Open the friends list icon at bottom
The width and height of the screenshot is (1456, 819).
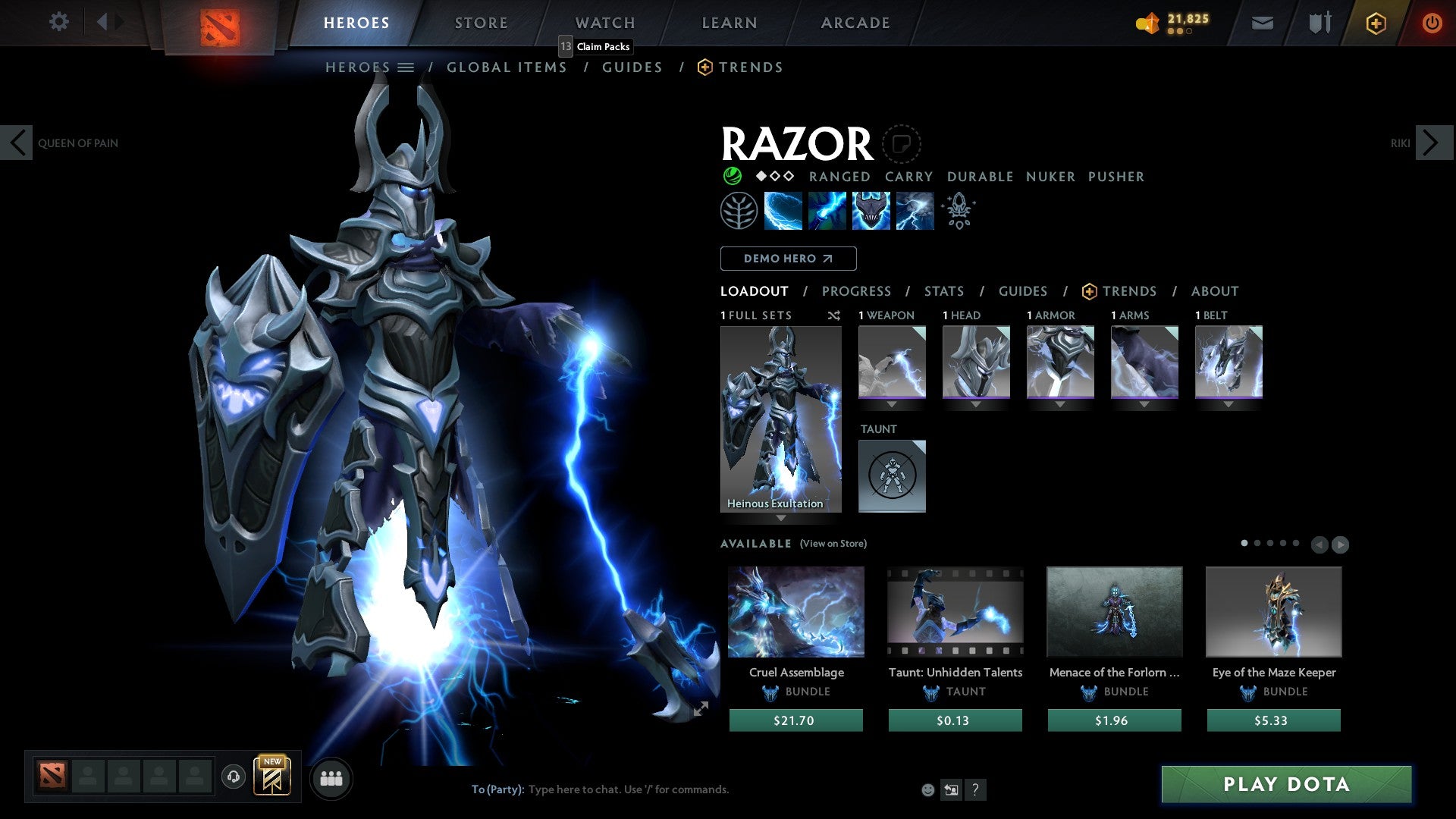tap(331, 777)
